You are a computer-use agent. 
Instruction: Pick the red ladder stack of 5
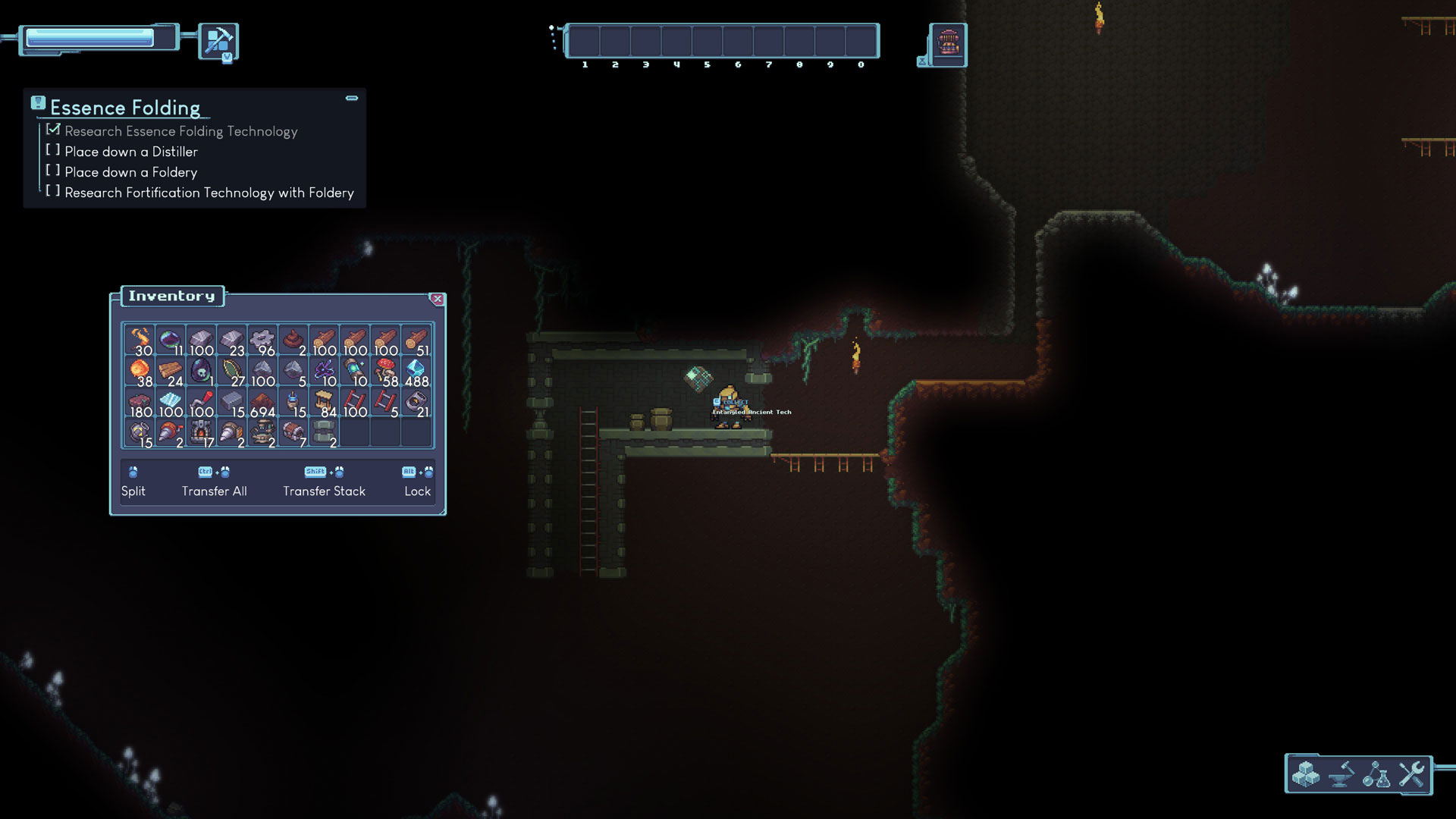(x=385, y=402)
